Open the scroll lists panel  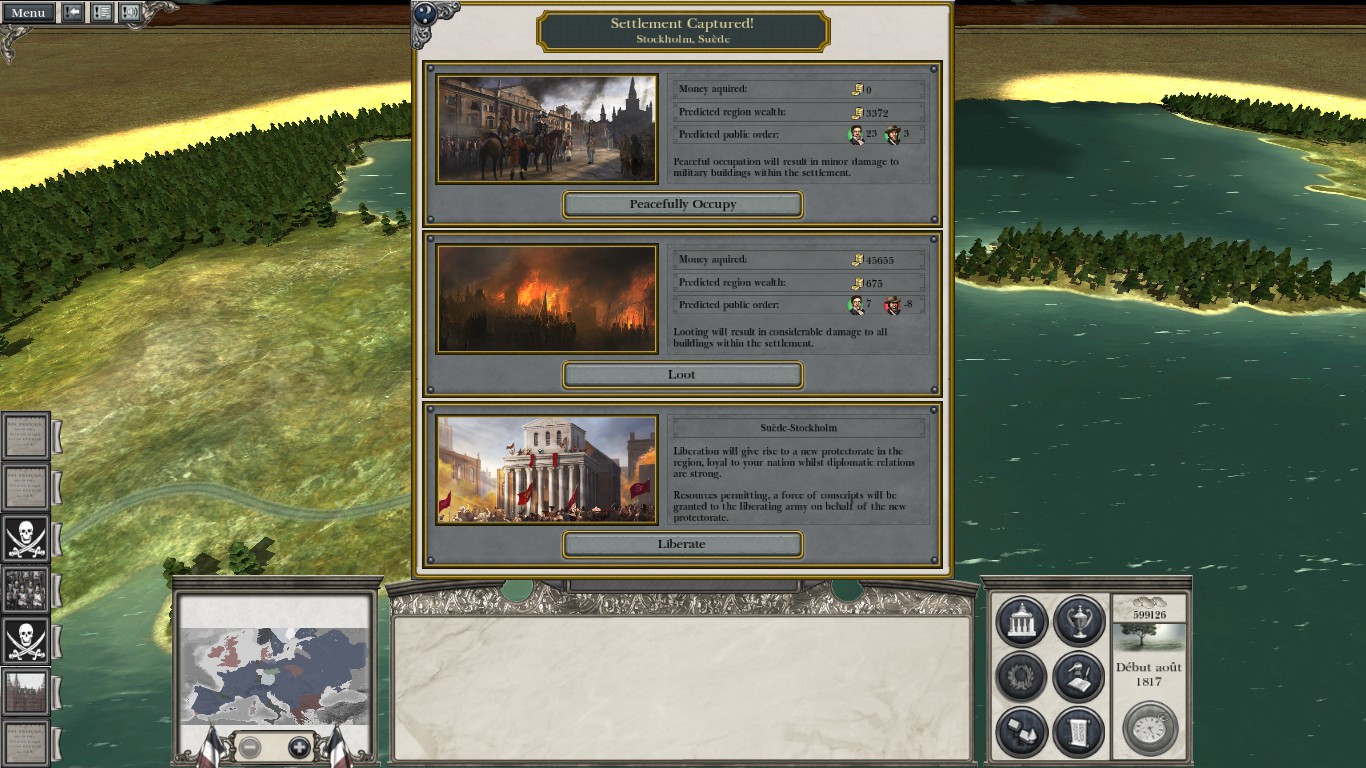click(x=1079, y=732)
